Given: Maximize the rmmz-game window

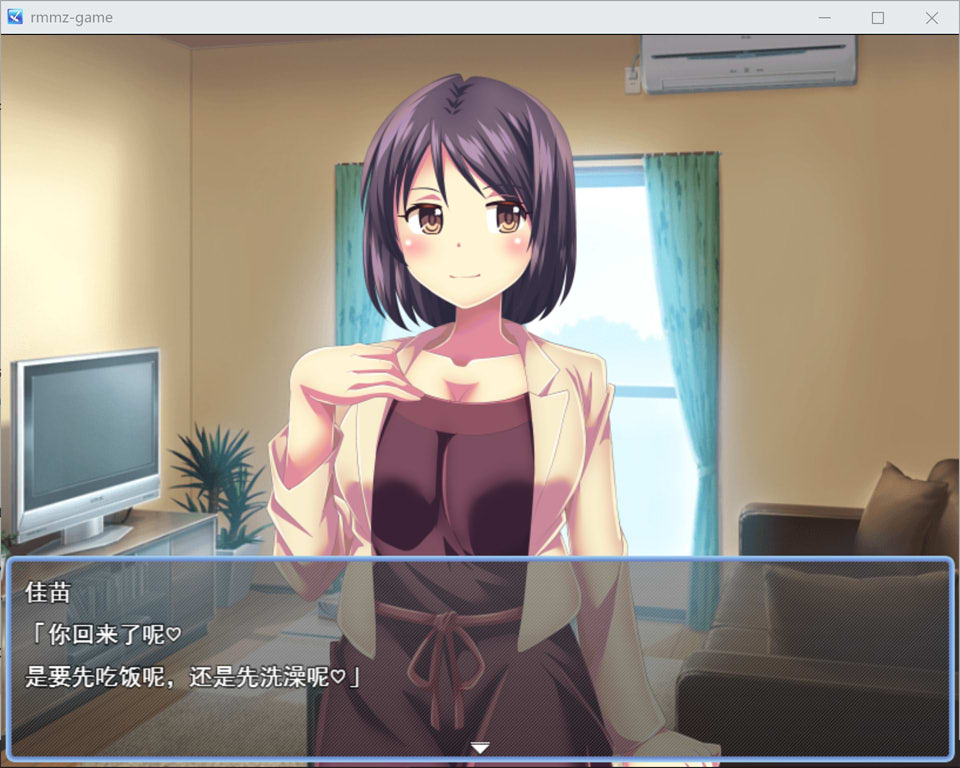Looking at the screenshot, I should click(878, 18).
